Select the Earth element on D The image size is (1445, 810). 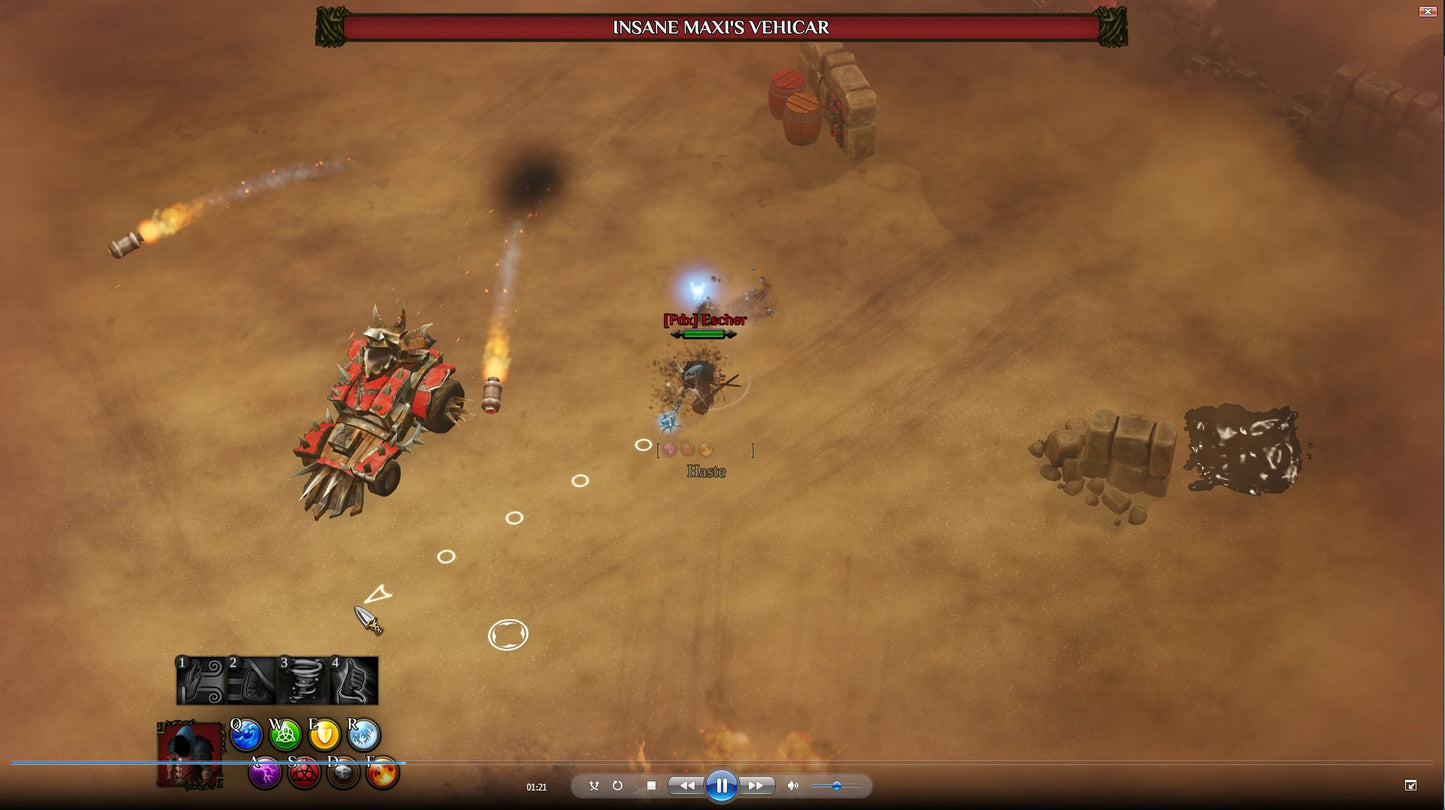pyautogui.click(x=343, y=772)
